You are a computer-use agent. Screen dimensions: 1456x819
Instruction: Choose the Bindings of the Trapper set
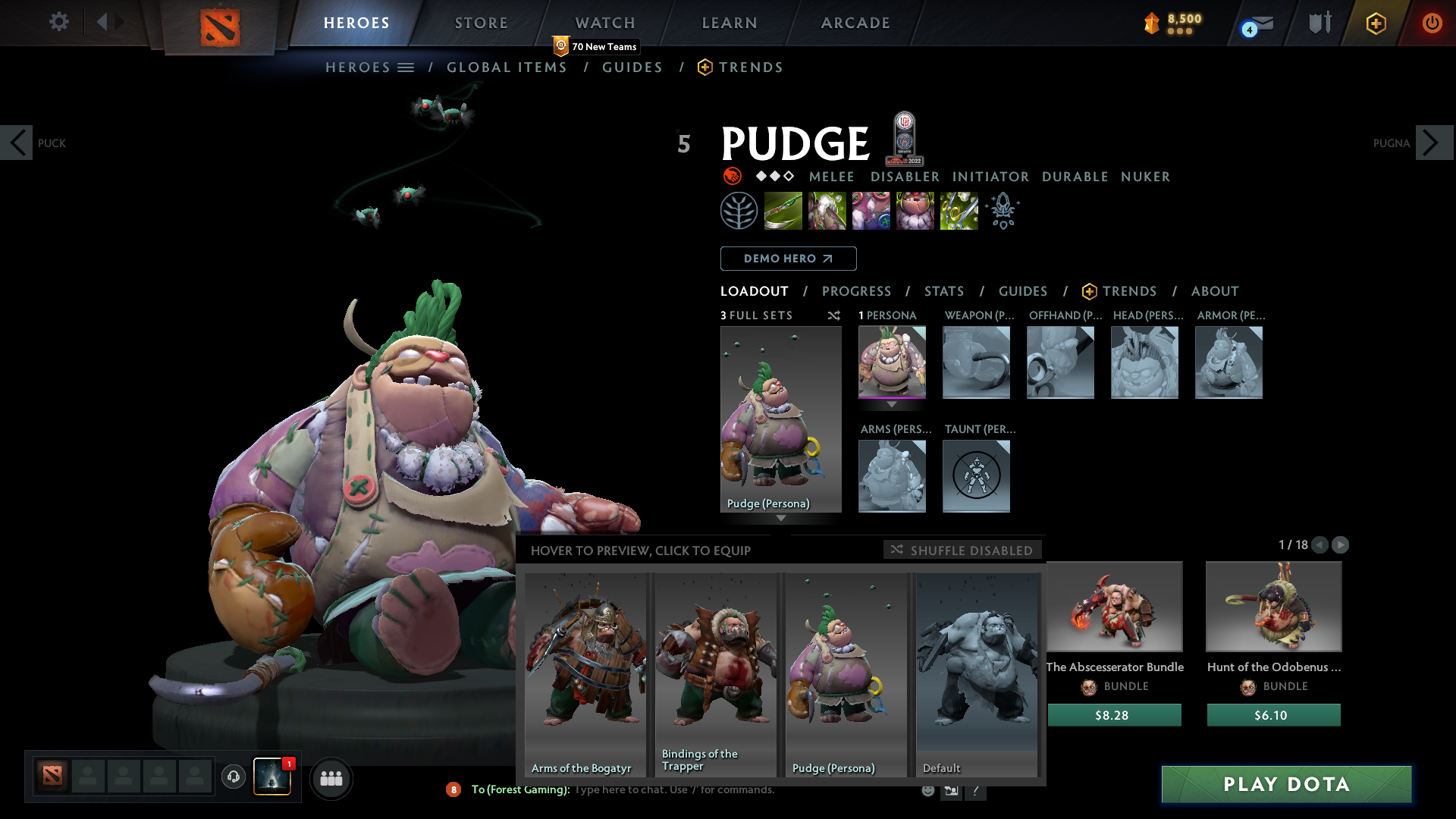[x=715, y=674]
